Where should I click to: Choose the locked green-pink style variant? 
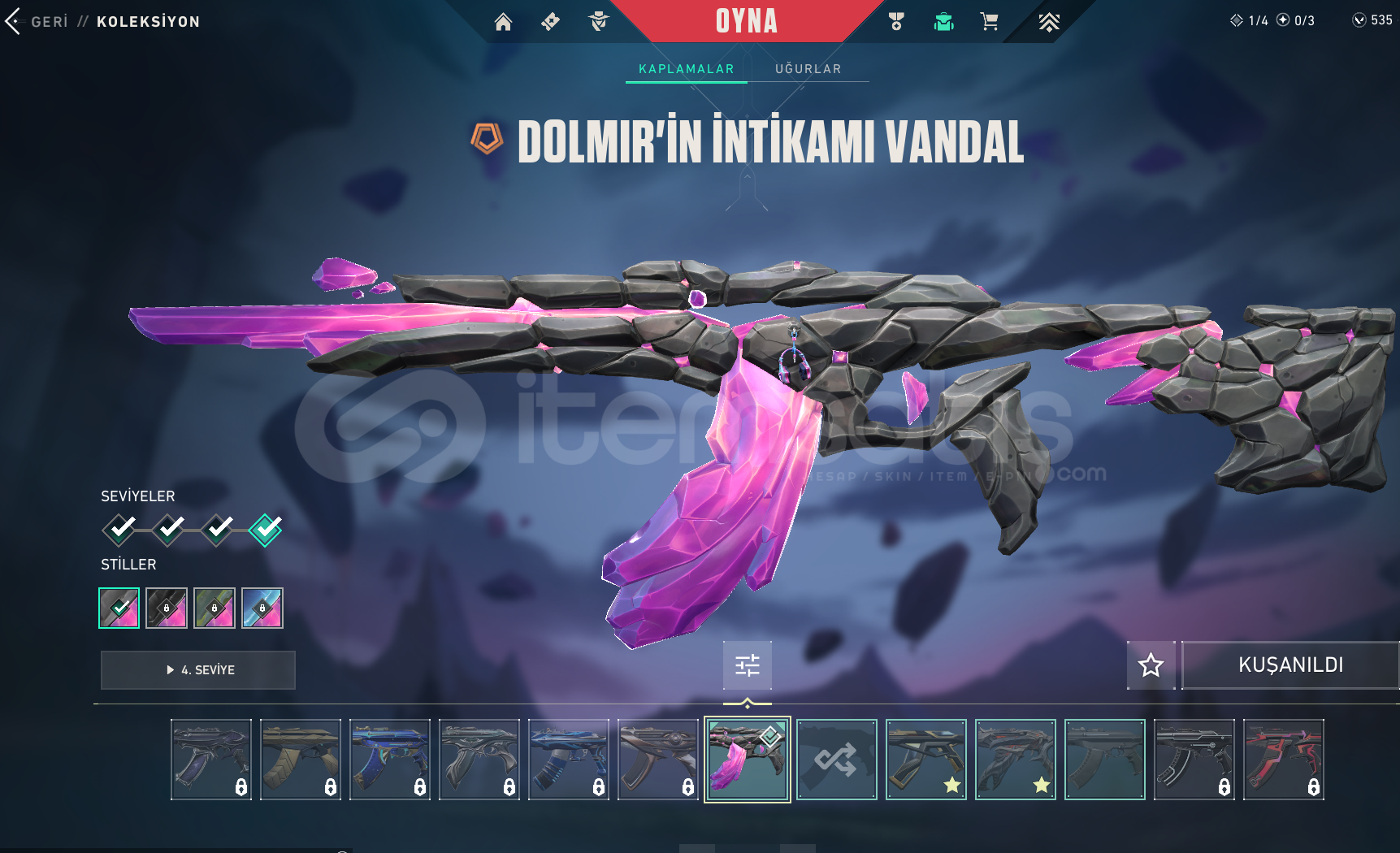(215, 608)
